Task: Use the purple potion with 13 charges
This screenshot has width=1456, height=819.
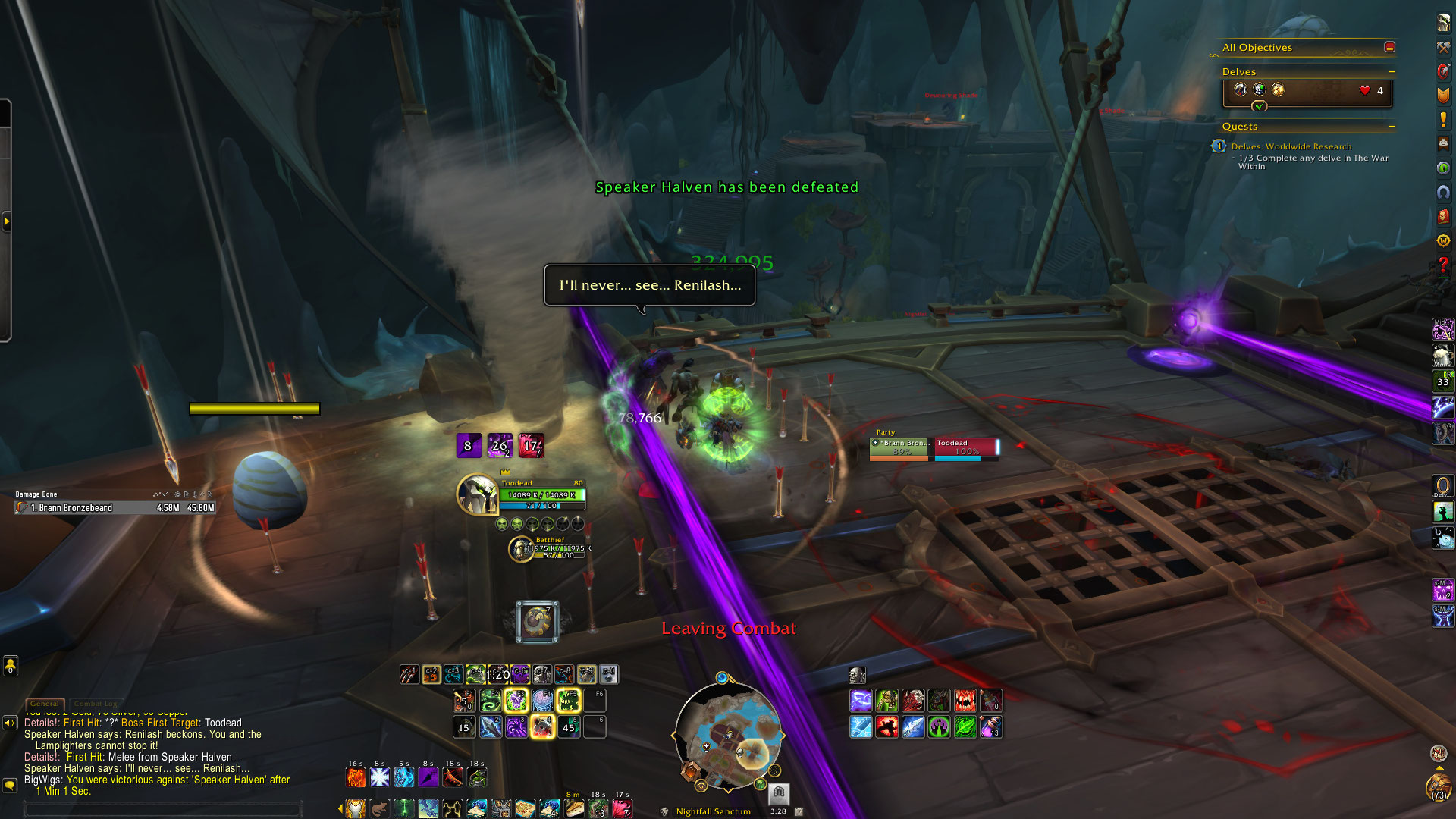Action: [x=991, y=727]
